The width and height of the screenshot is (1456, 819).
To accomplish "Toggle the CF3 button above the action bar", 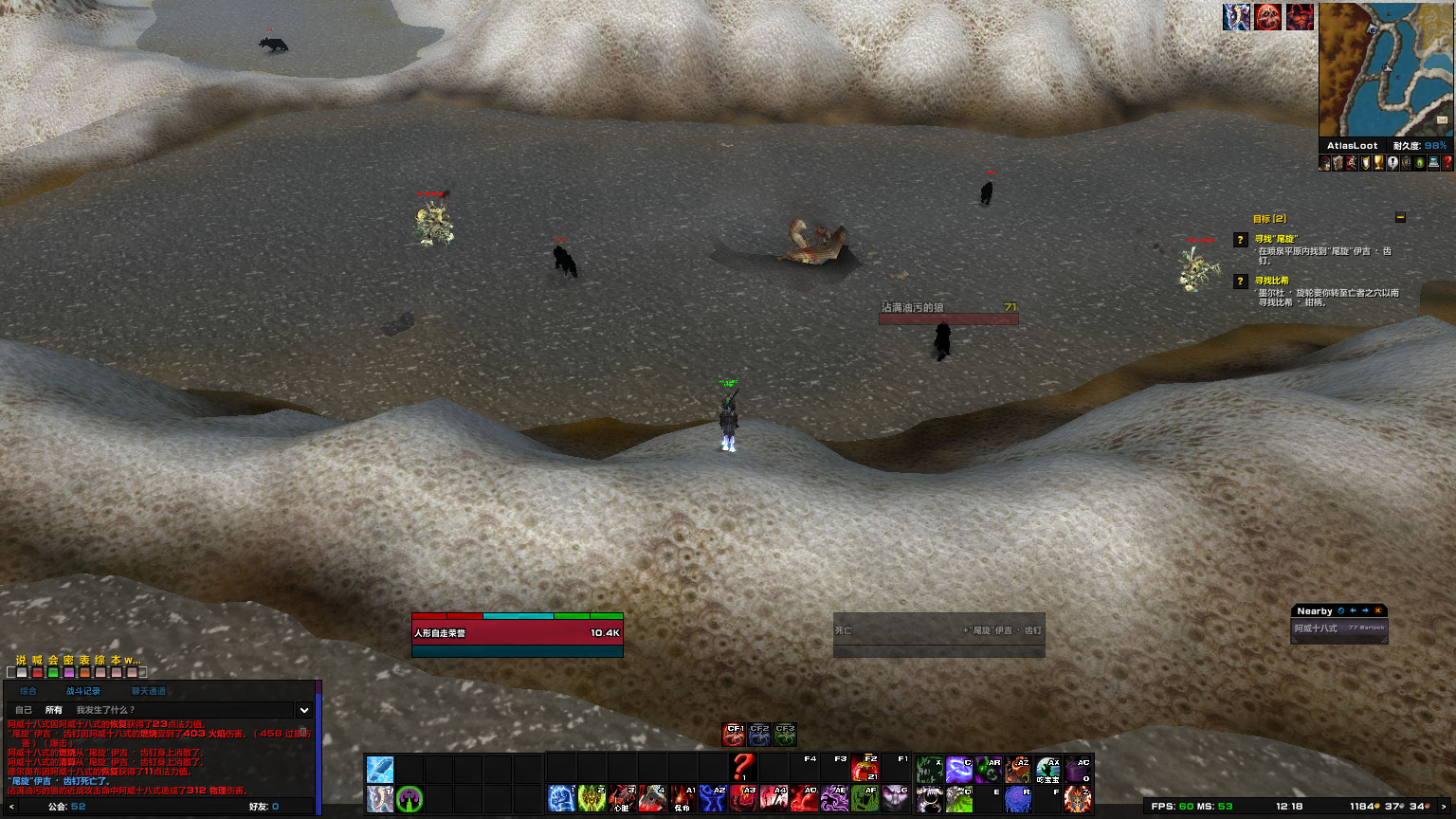I will [784, 733].
